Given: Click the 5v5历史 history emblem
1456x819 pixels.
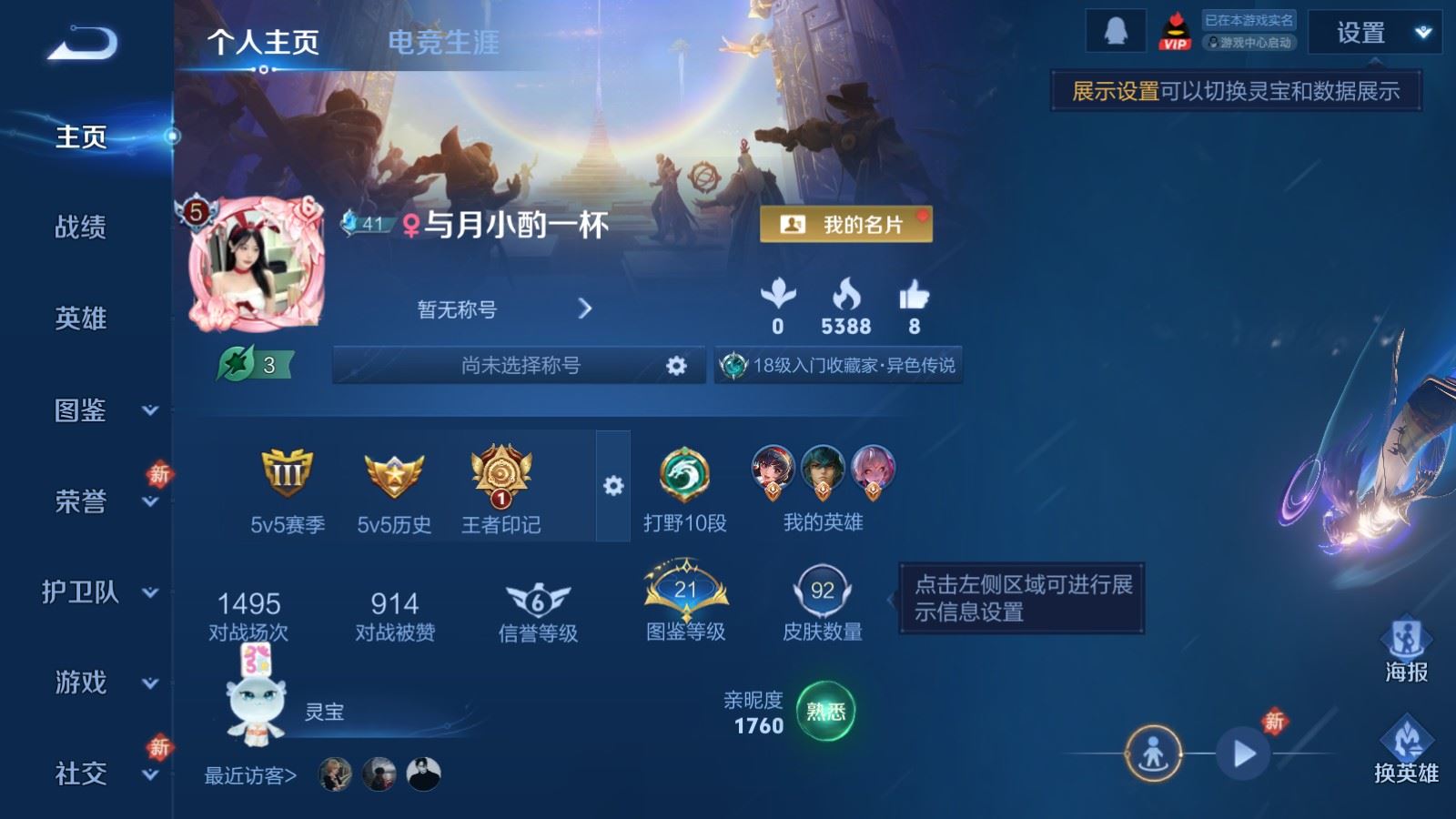Looking at the screenshot, I should click(391, 472).
